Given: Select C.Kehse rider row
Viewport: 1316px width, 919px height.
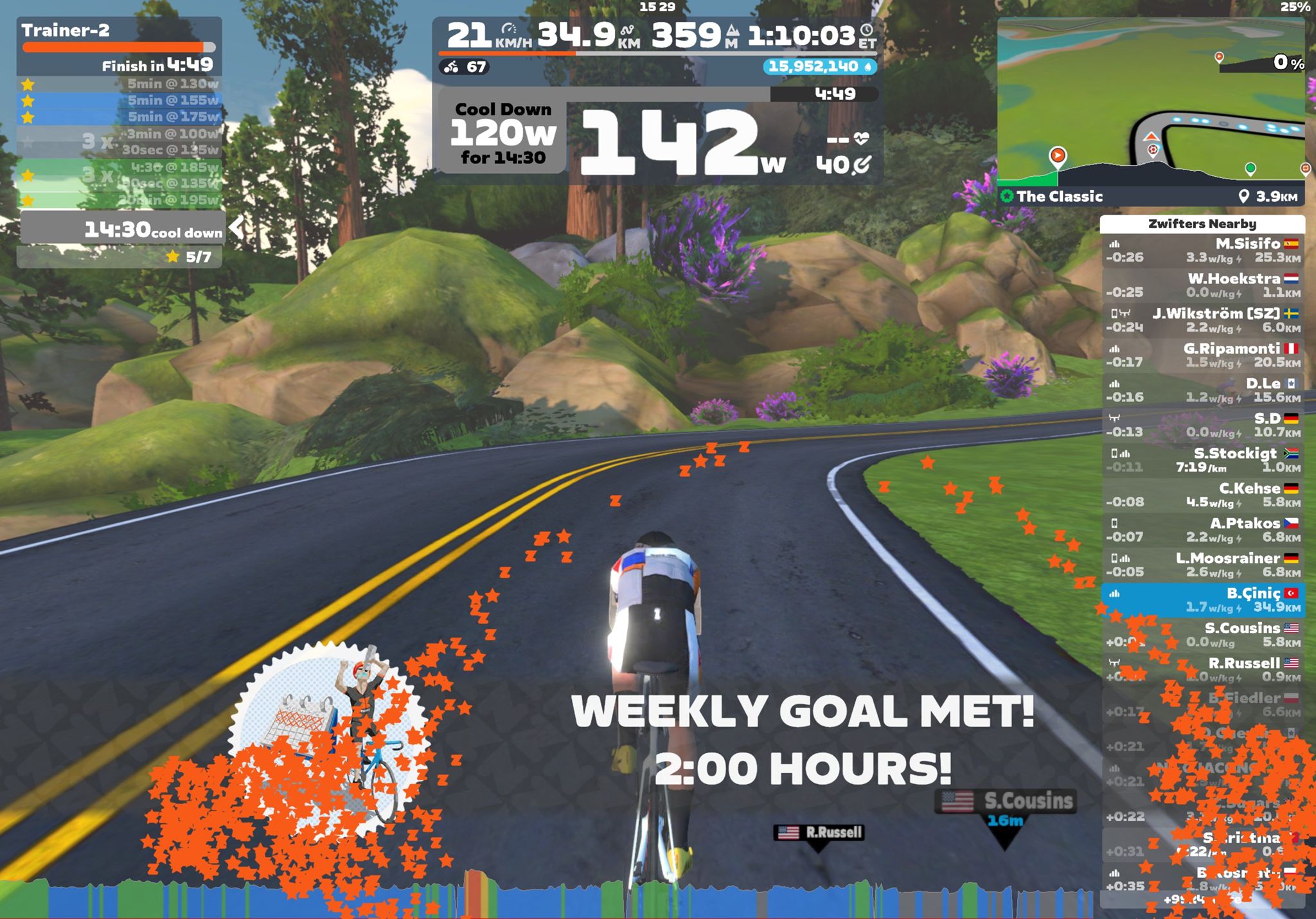Looking at the screenshot, I should (x=1203, y=495).
